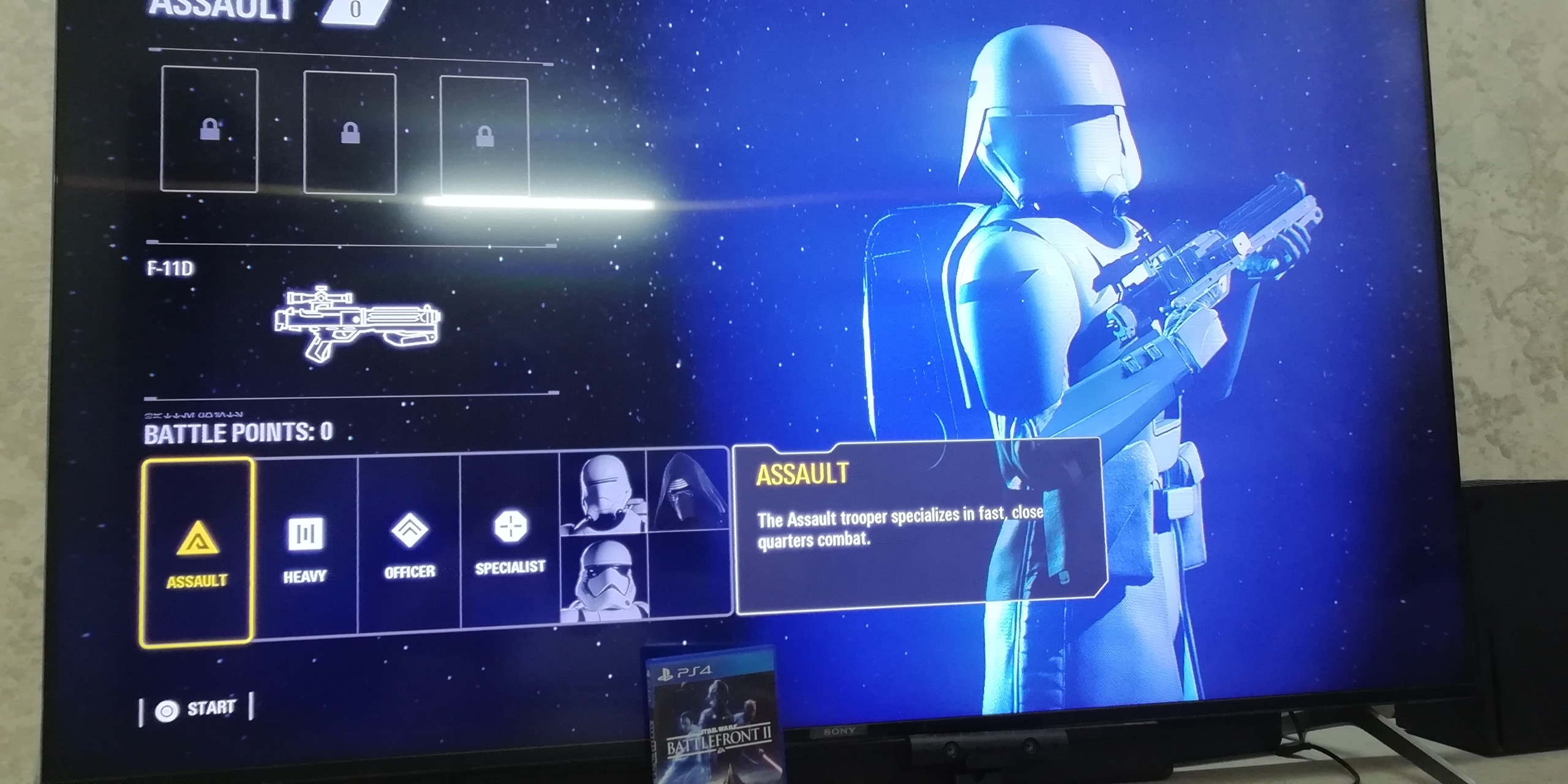Click the F-11D blaster weapon icon
1568x784 pixels.
357,323
